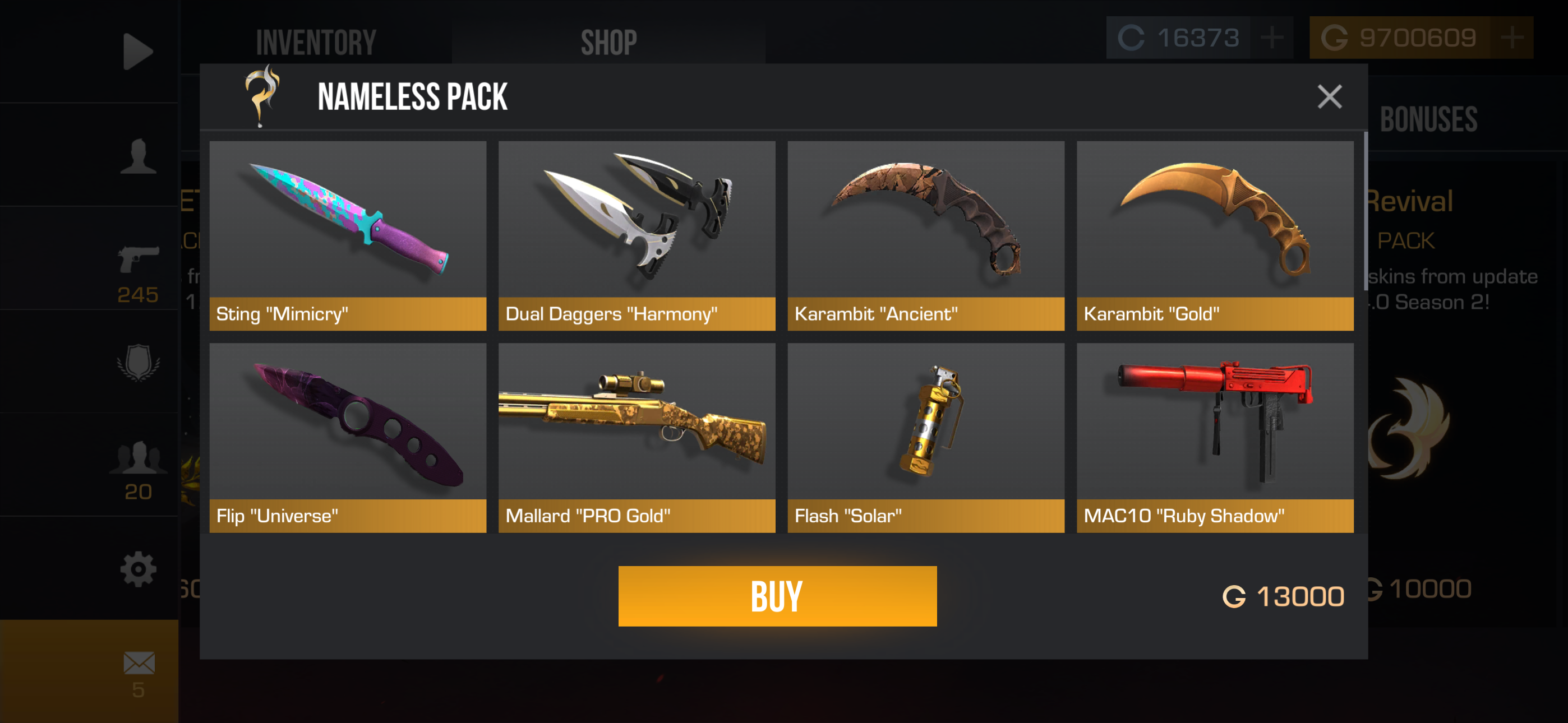
Task: Select the Dual Daggers "Harmony" item
Action: (637, 234)
